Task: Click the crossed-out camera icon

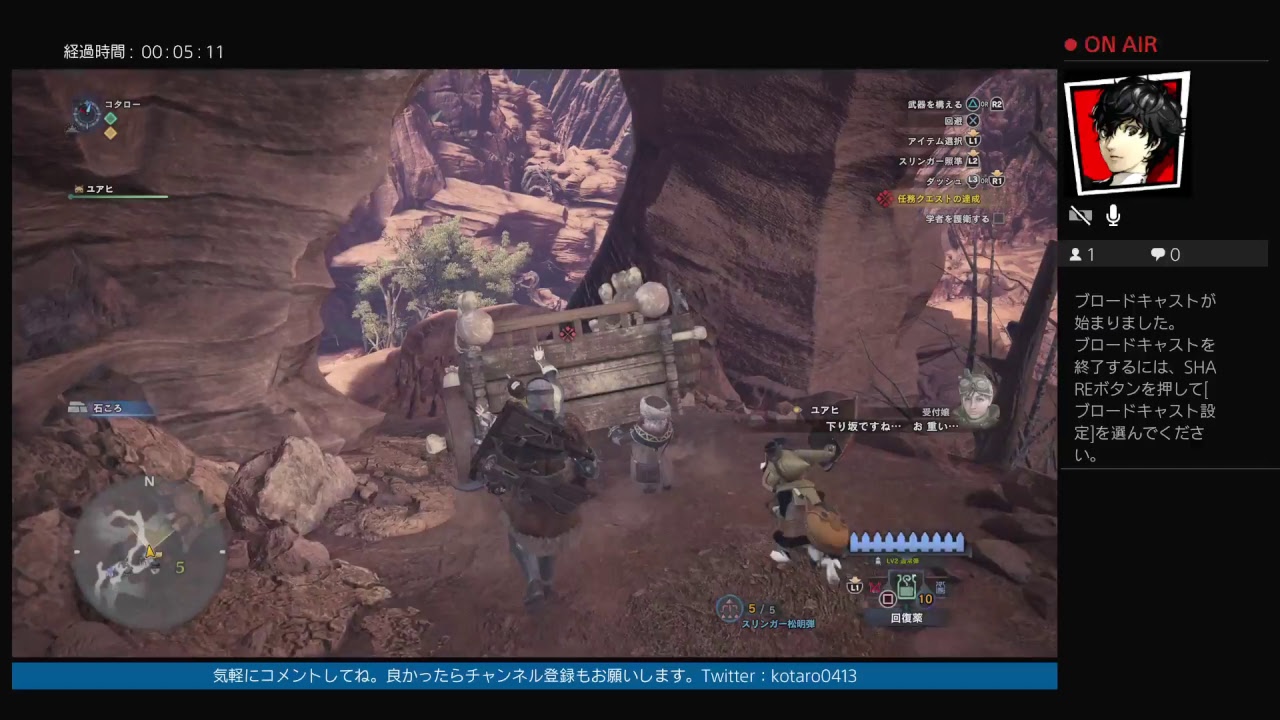Action: (x=1080, y=214)
